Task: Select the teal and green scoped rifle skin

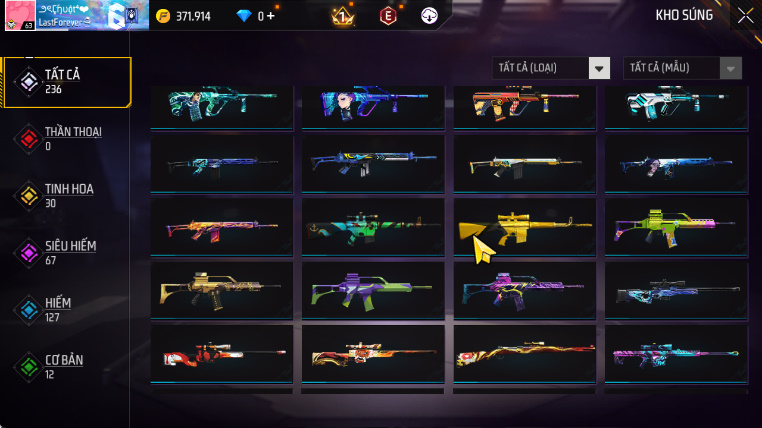Action: click(x=370, y=227)
